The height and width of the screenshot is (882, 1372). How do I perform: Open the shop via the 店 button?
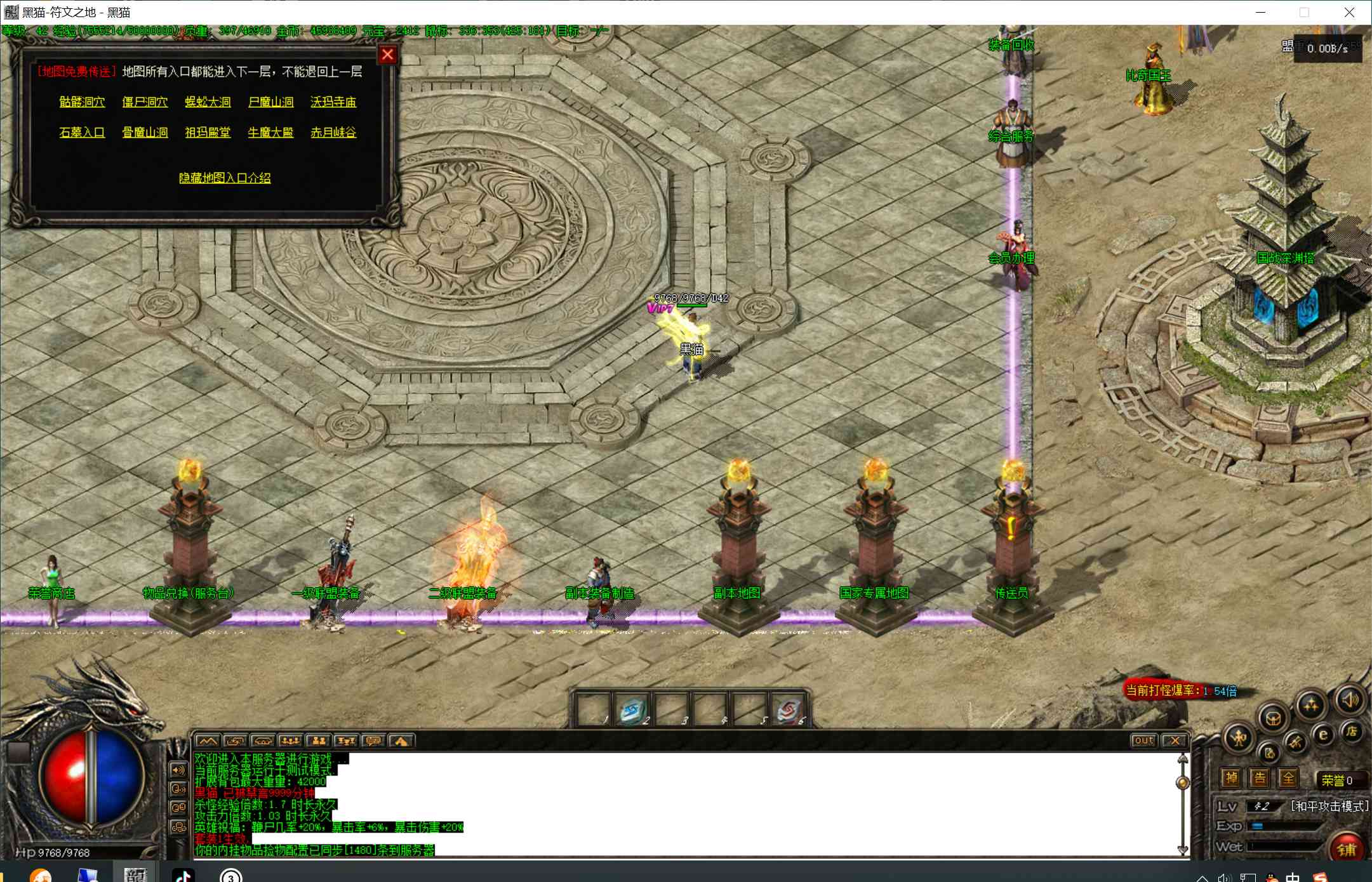click(1352, 732)
